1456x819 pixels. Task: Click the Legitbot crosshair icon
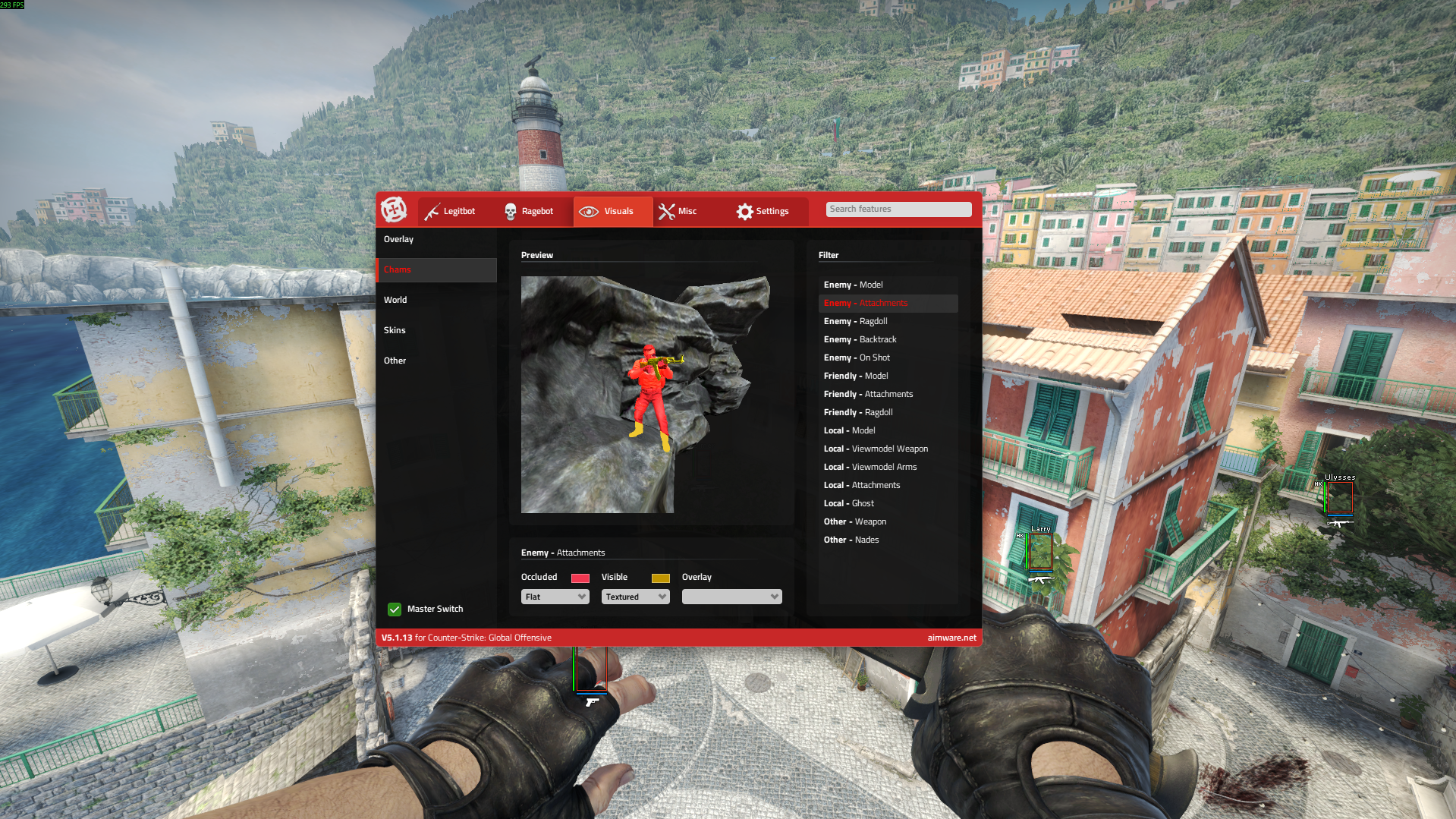tap(431, 211)
